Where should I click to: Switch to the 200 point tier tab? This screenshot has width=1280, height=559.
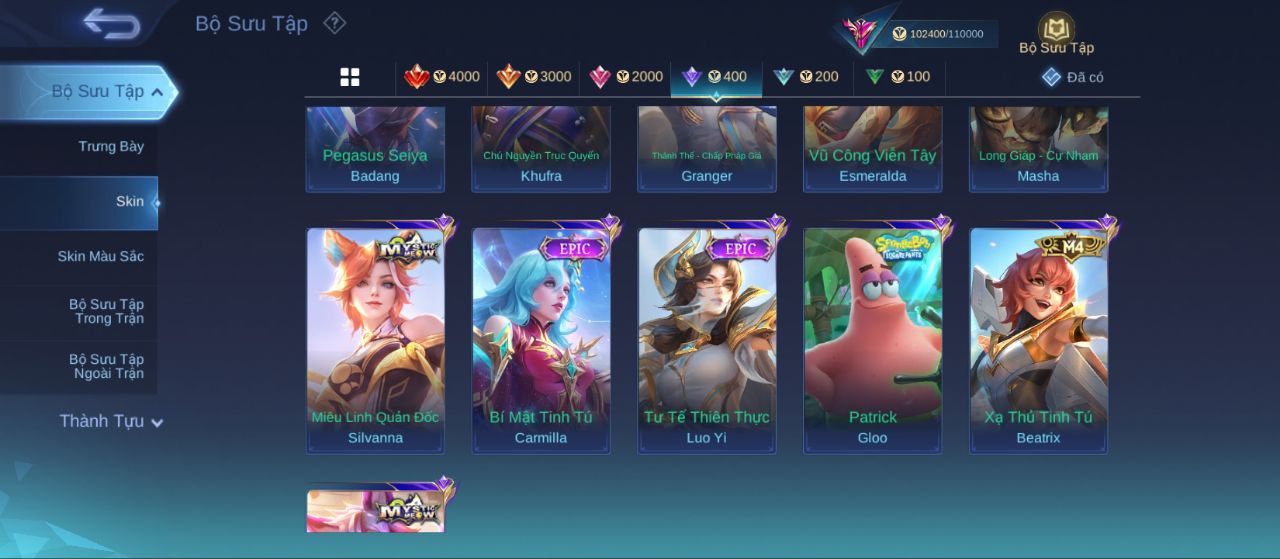[806, 77]
